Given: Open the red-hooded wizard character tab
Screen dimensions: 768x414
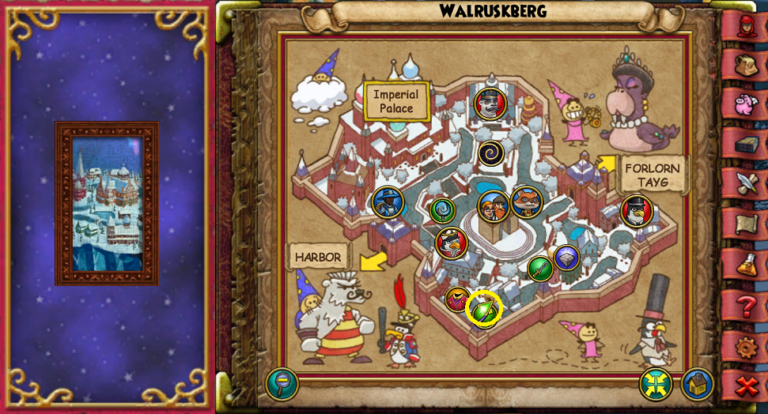Looking at the screenshot, I should tap(746, 24).
